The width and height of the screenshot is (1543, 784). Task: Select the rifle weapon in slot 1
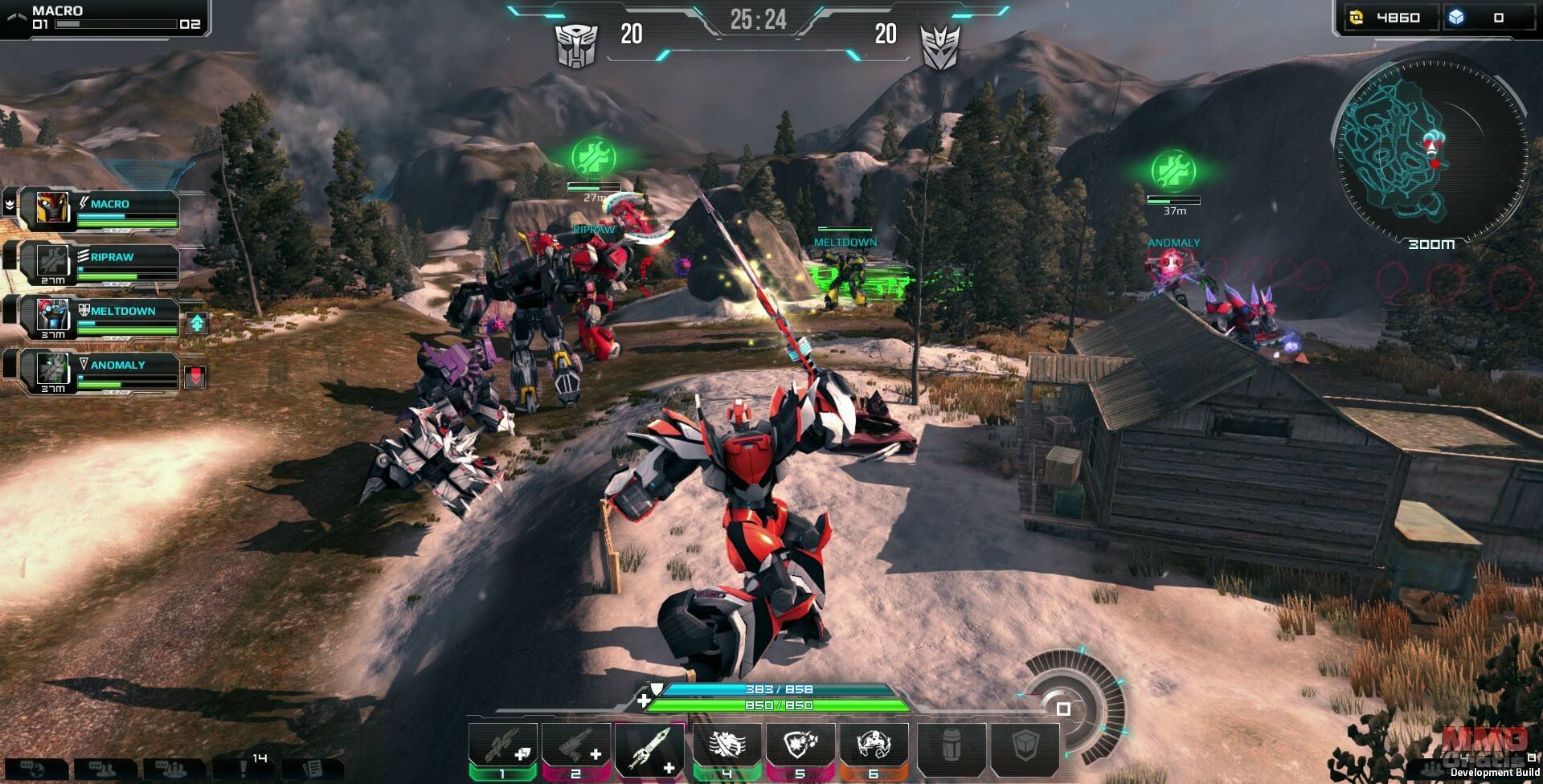tap(502, 747)
